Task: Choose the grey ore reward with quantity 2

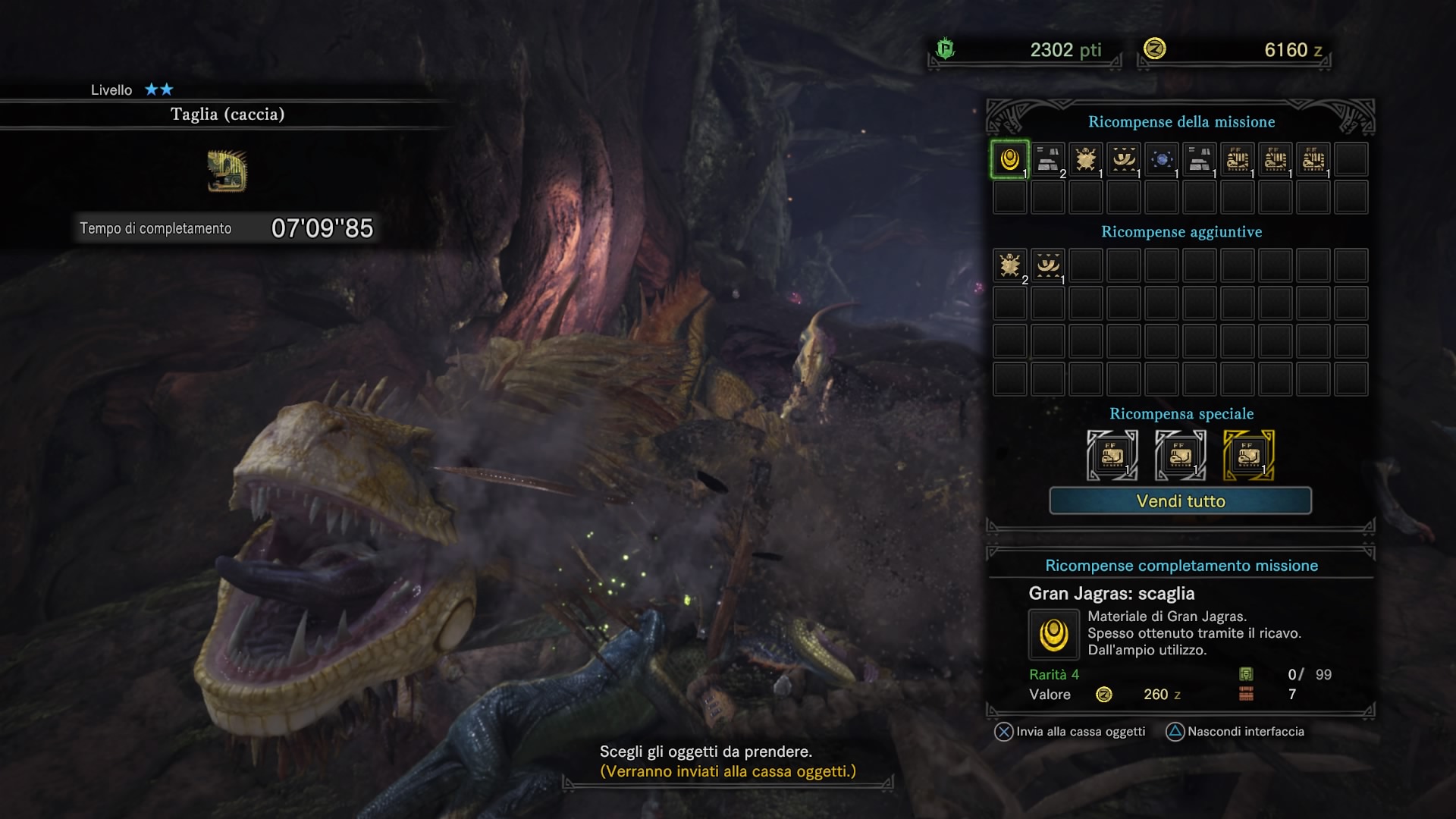Action: (x=1048, y=159)
